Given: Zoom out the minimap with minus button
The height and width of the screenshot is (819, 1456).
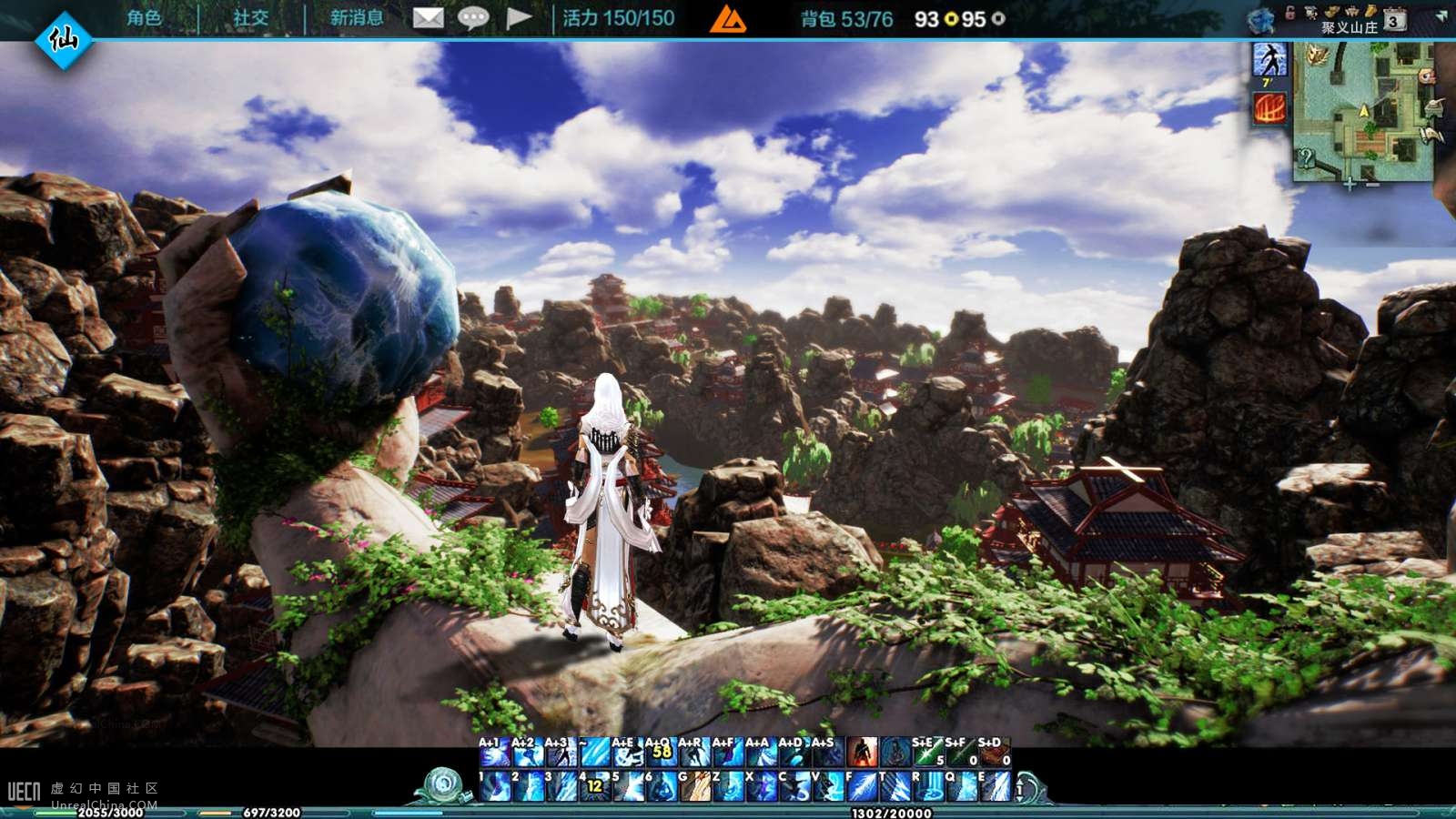Looking at the screenshot, I should 1372,184.
